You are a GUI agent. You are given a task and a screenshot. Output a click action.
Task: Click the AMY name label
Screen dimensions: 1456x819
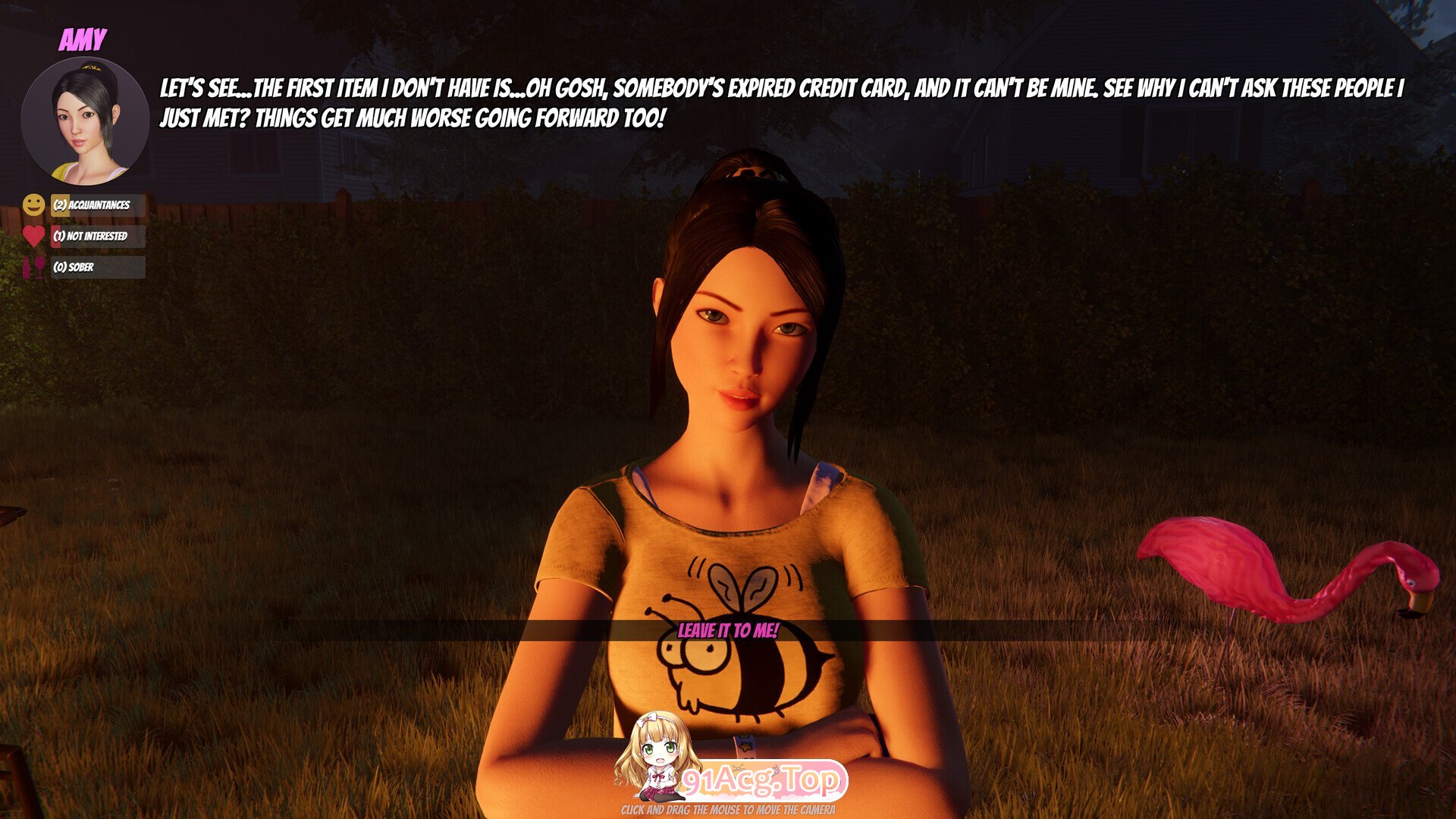click(83, 38)
